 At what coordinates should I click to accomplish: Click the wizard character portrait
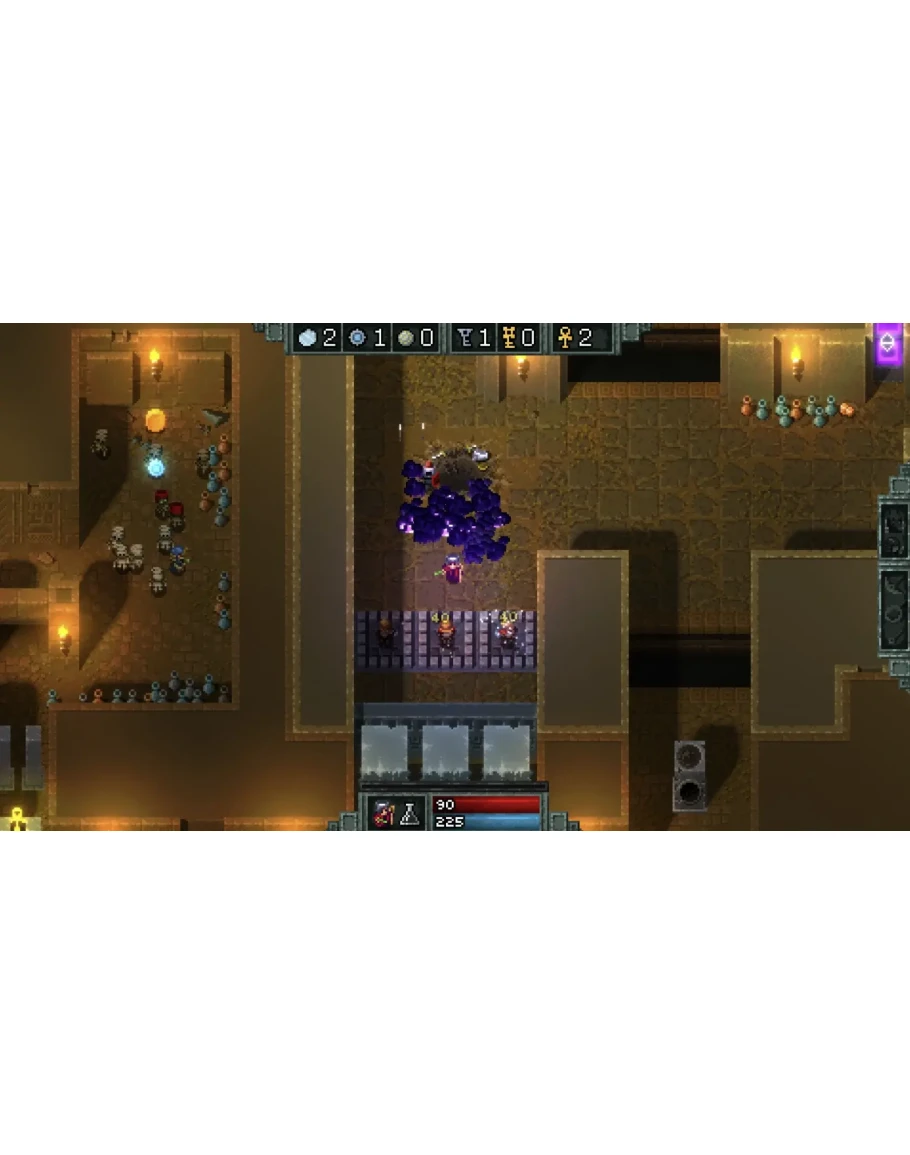pos(382,813)
